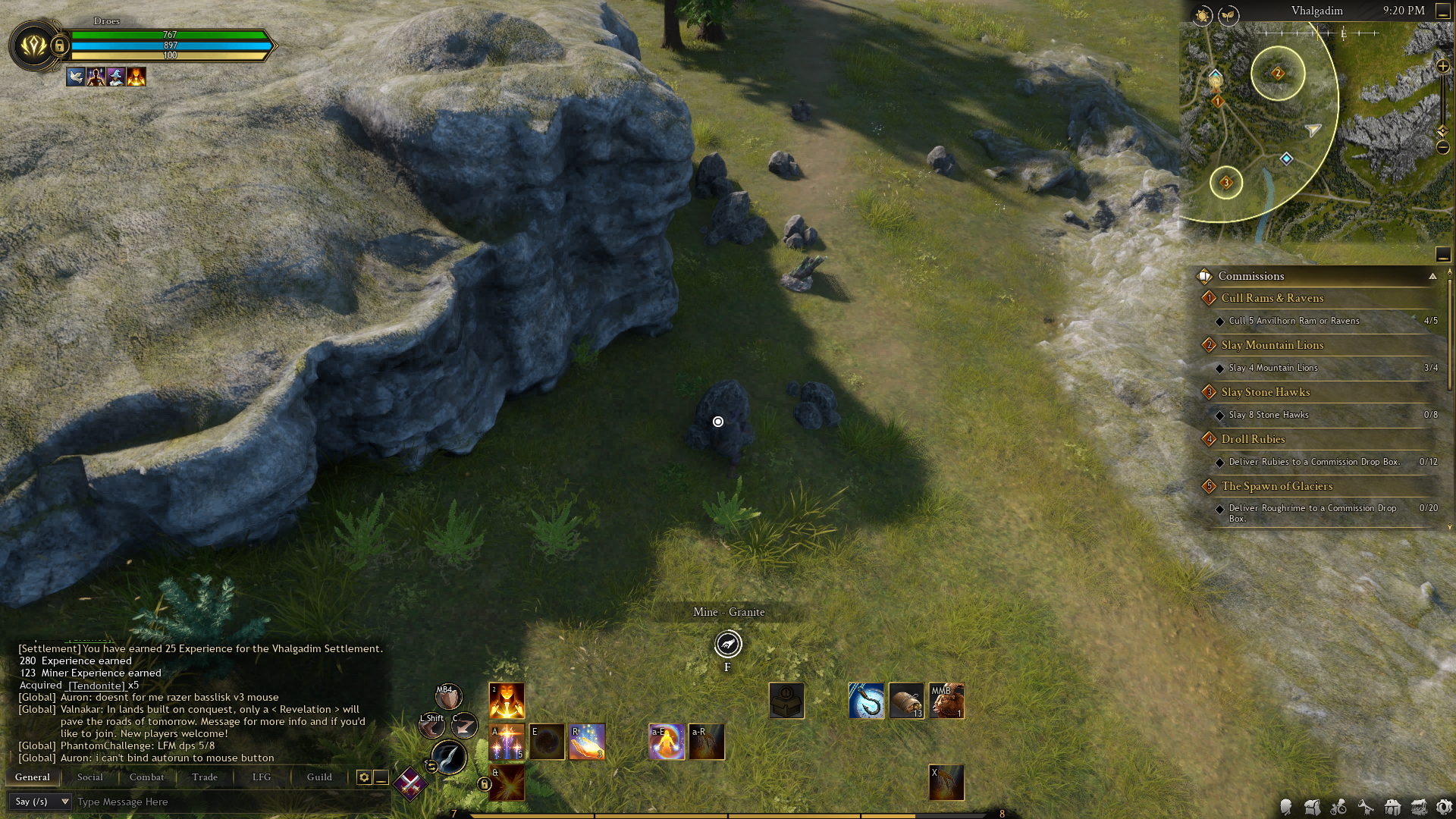Image resolution: width=1456 pixels, height=819 pixels.
Task: Activate the fishing hook hotbar item
Action: pos(866,701)
